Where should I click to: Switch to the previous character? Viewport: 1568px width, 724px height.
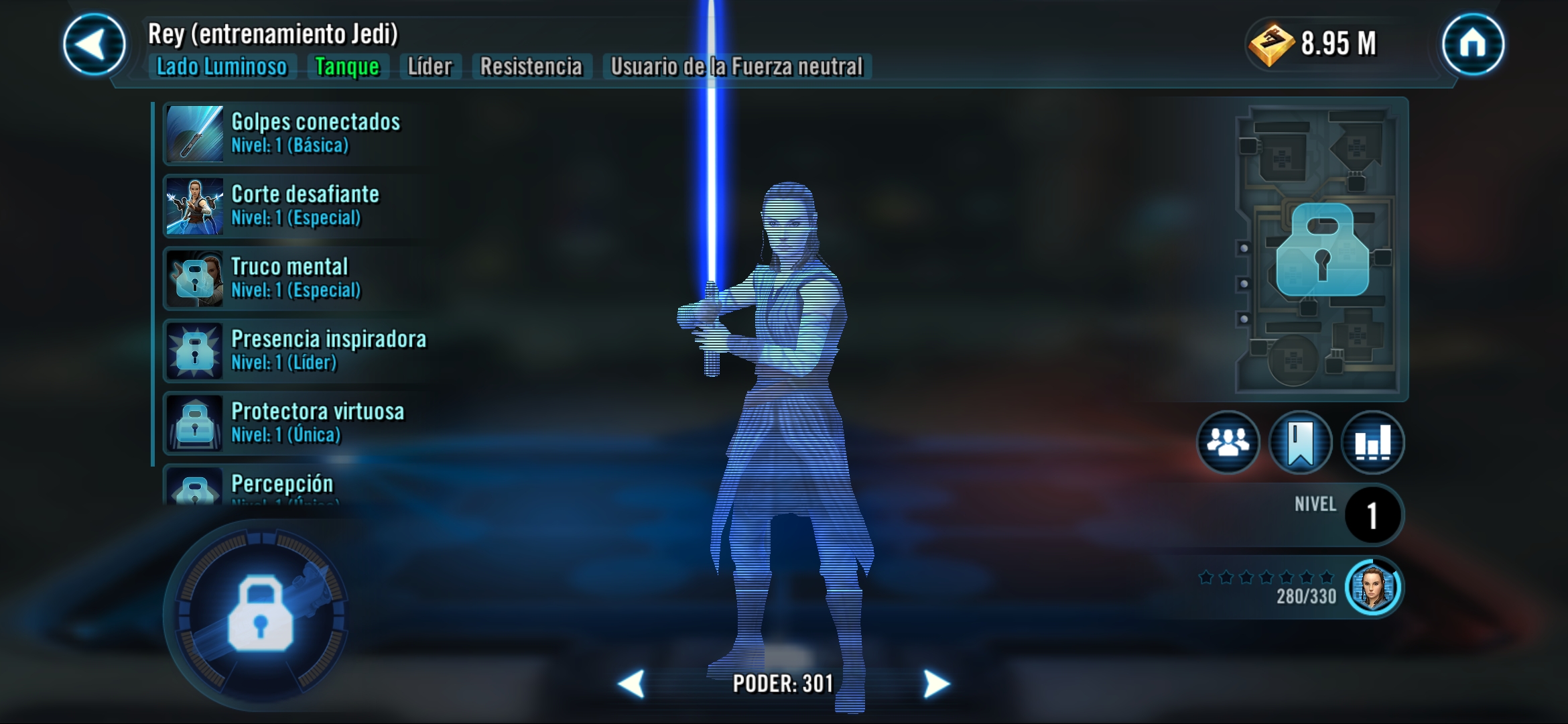[631, 684]
